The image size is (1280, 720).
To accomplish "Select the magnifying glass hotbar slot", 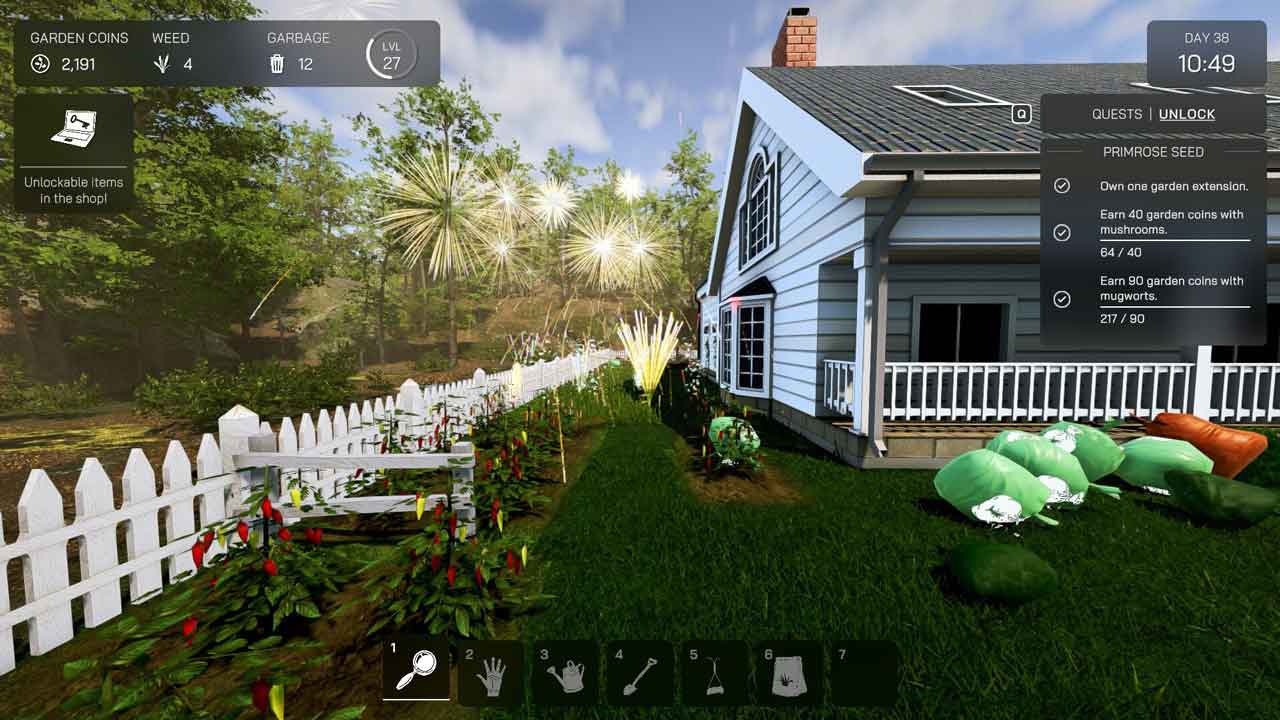I will coord(416,671).
